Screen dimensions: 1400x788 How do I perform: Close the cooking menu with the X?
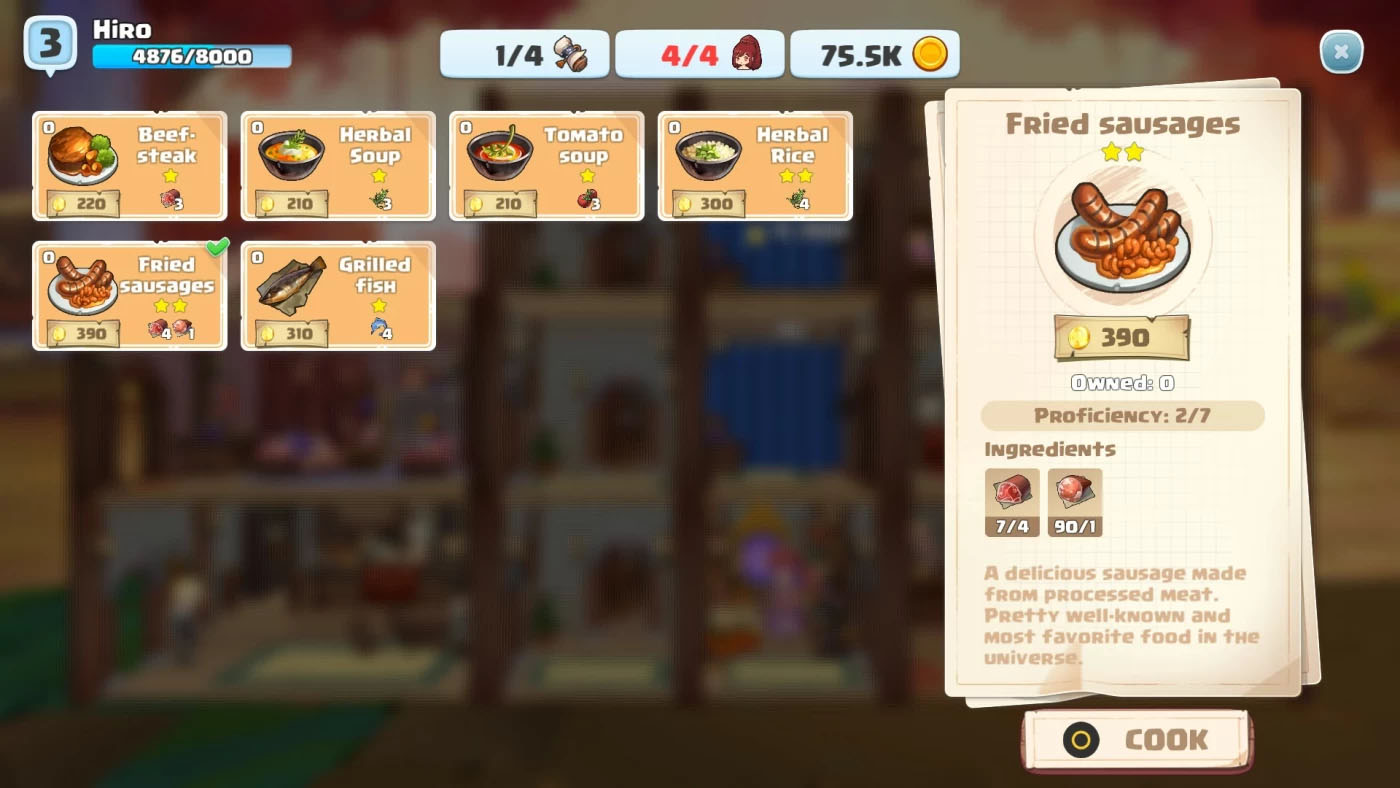pos(1341,51)
